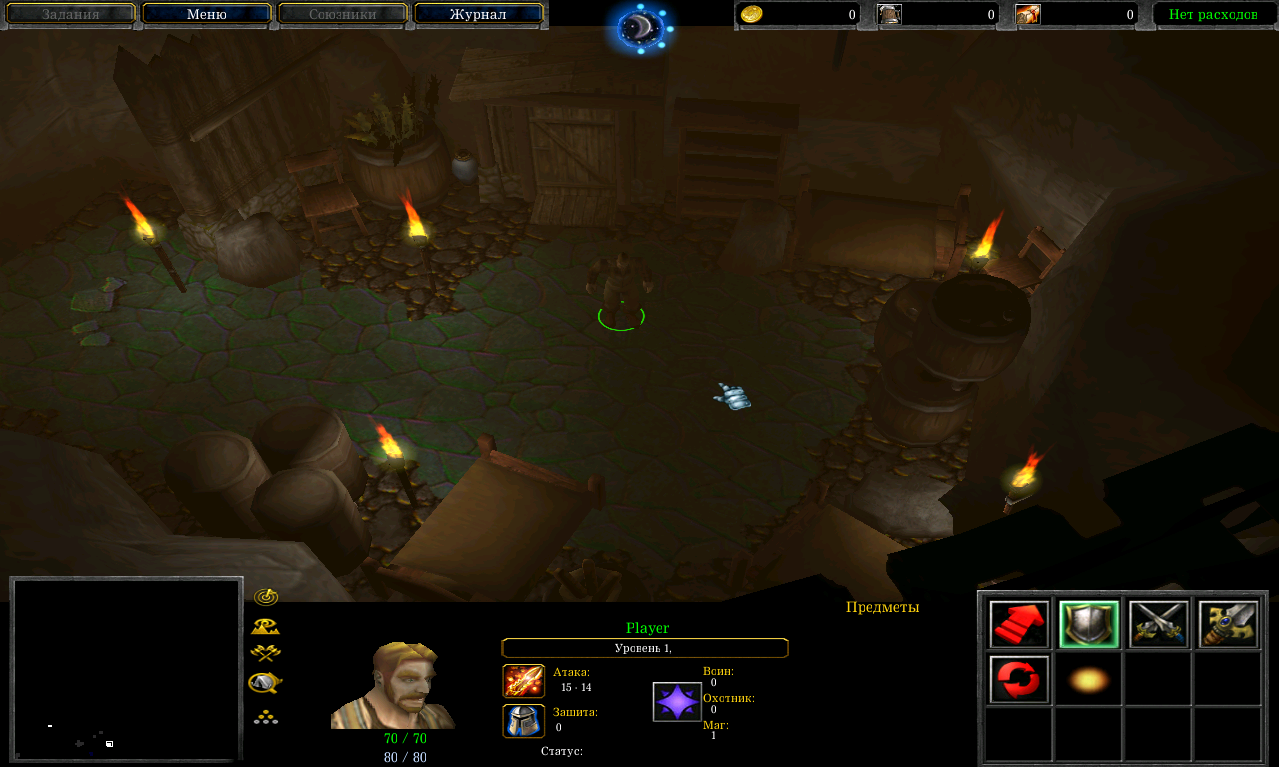Activate the jeweled sword ability icon
The image size is (1279, 767).
click(1228, 625)
